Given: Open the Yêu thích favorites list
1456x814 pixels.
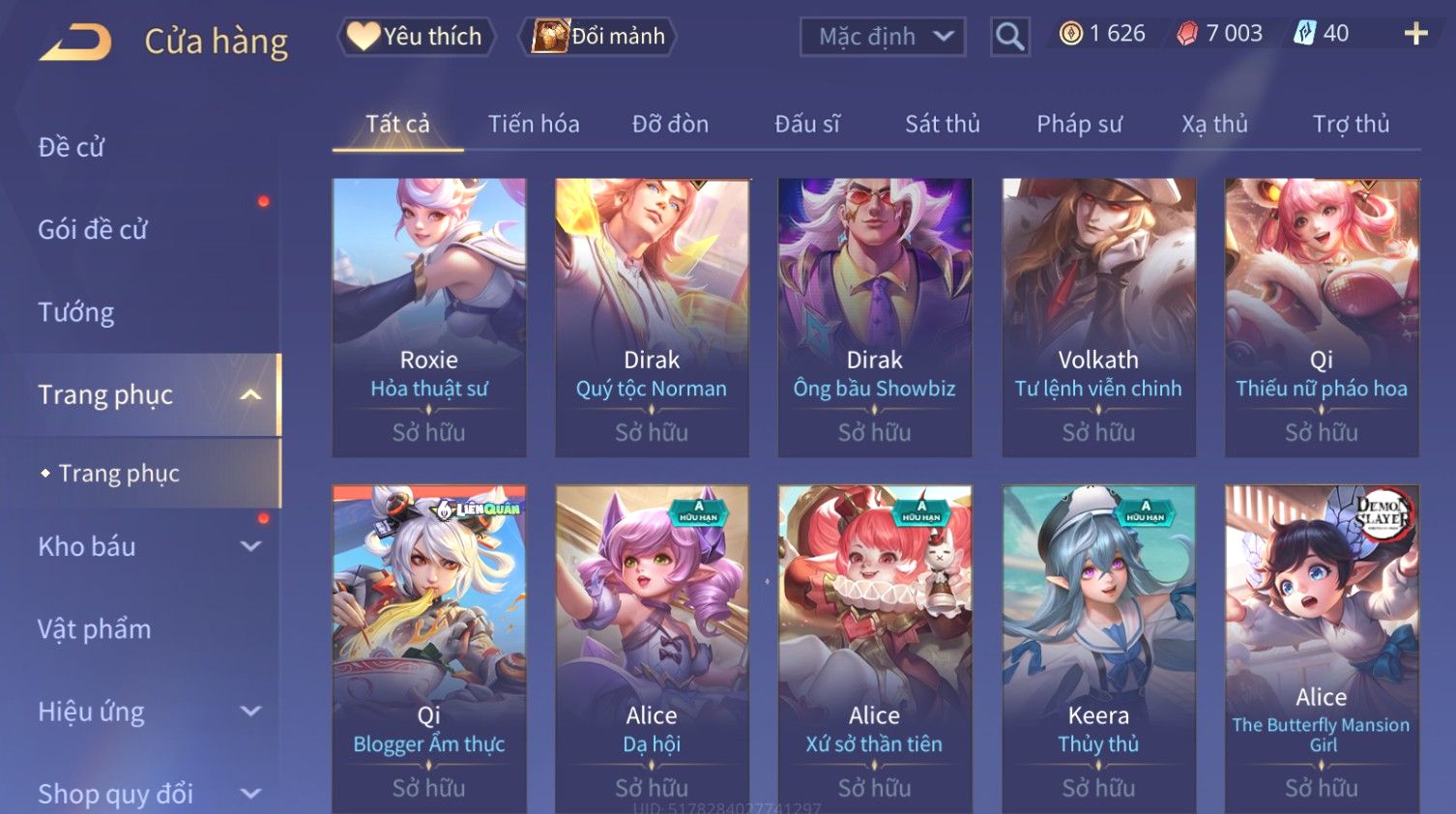Looking at the screenshot, I should coord(416,37).
